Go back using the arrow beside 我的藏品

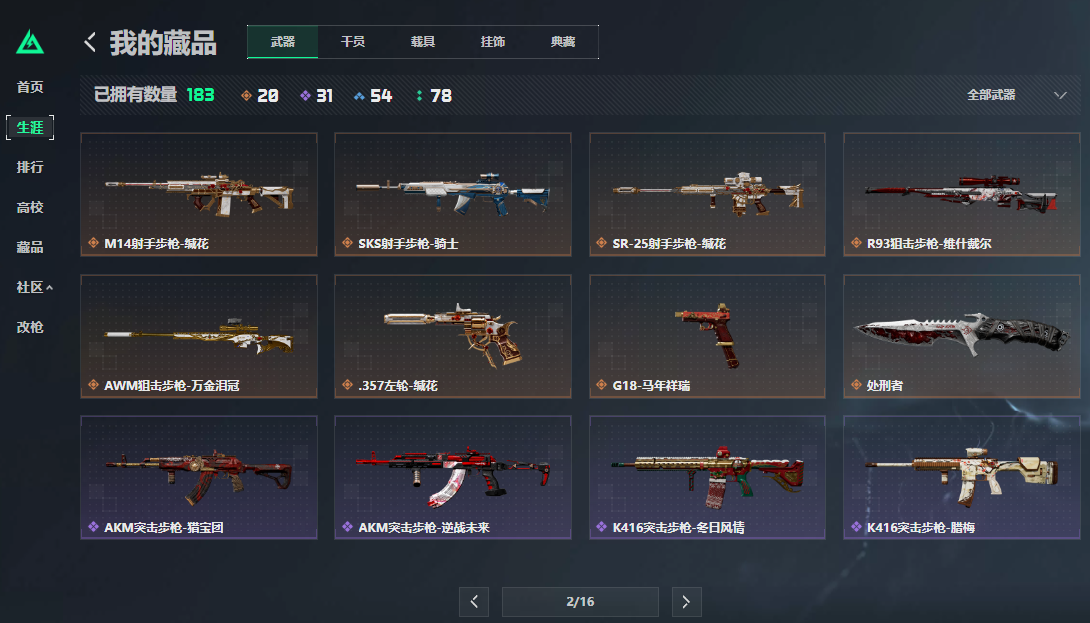91,42
